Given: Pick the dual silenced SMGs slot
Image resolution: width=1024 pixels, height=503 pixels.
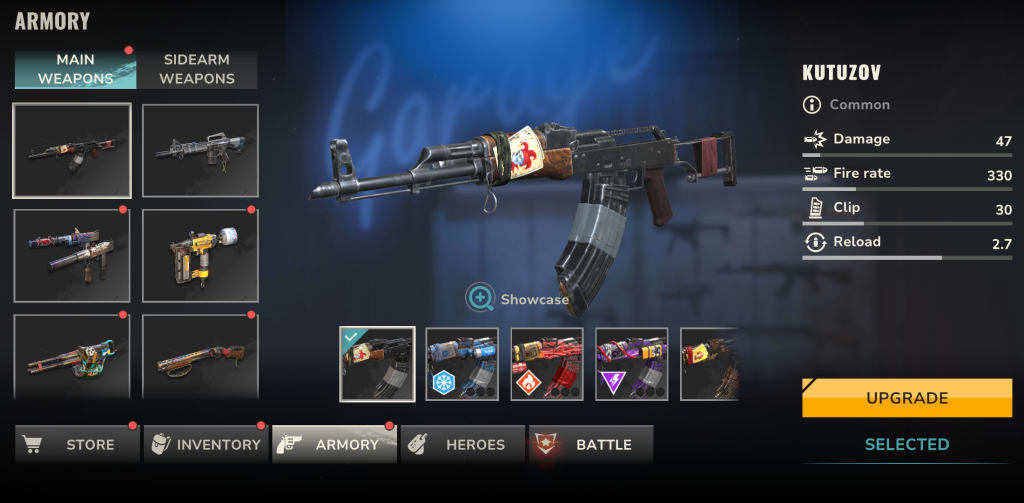Looking at the screenshot, I should (71, 255).
